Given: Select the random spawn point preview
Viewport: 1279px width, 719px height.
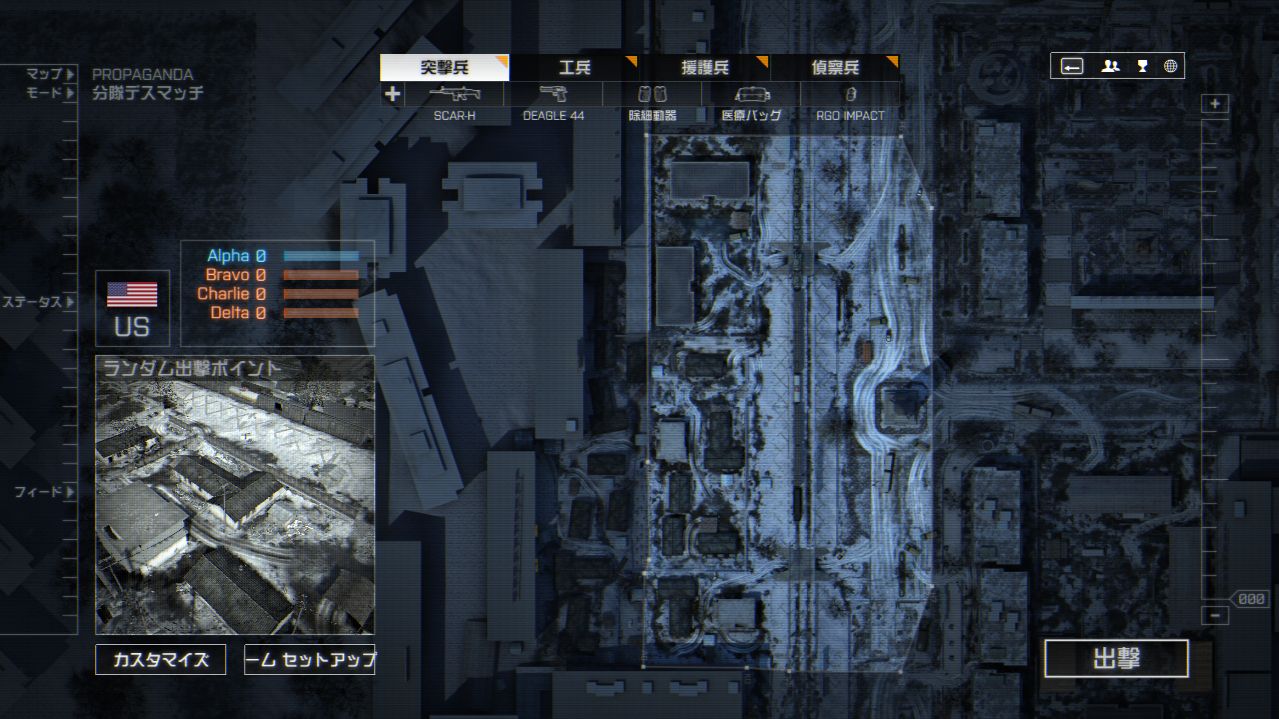Looking at the screenshot, I should [235, 495].
